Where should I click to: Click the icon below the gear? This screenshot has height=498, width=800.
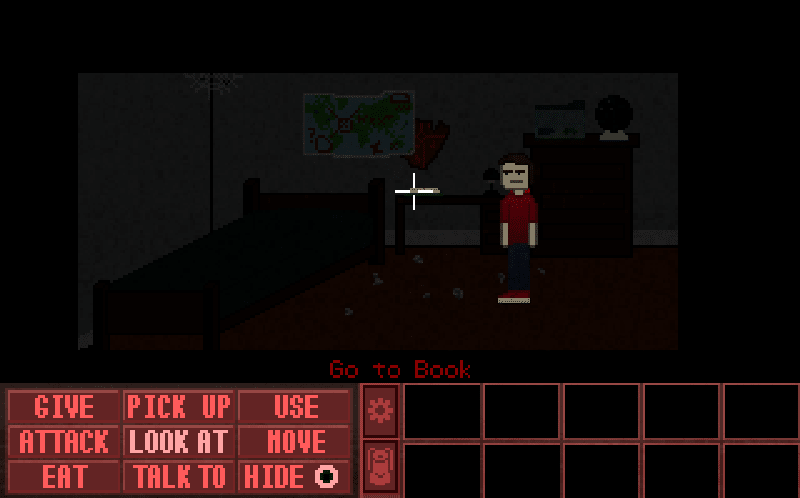click(x=380, y=467)
